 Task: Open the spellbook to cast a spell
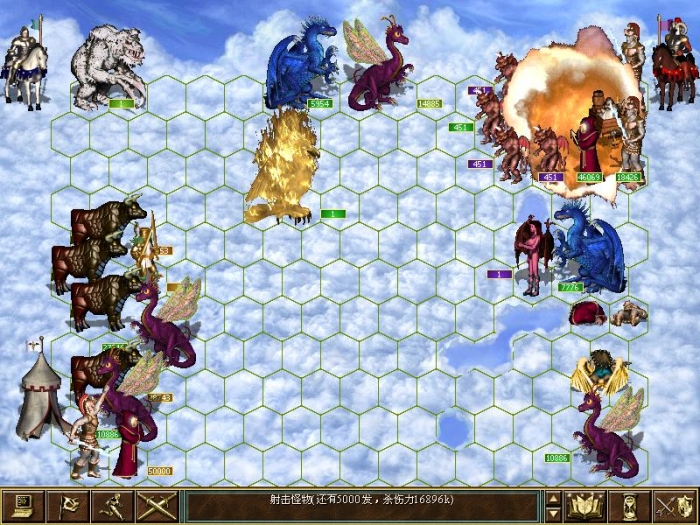[x=586, y=506]
